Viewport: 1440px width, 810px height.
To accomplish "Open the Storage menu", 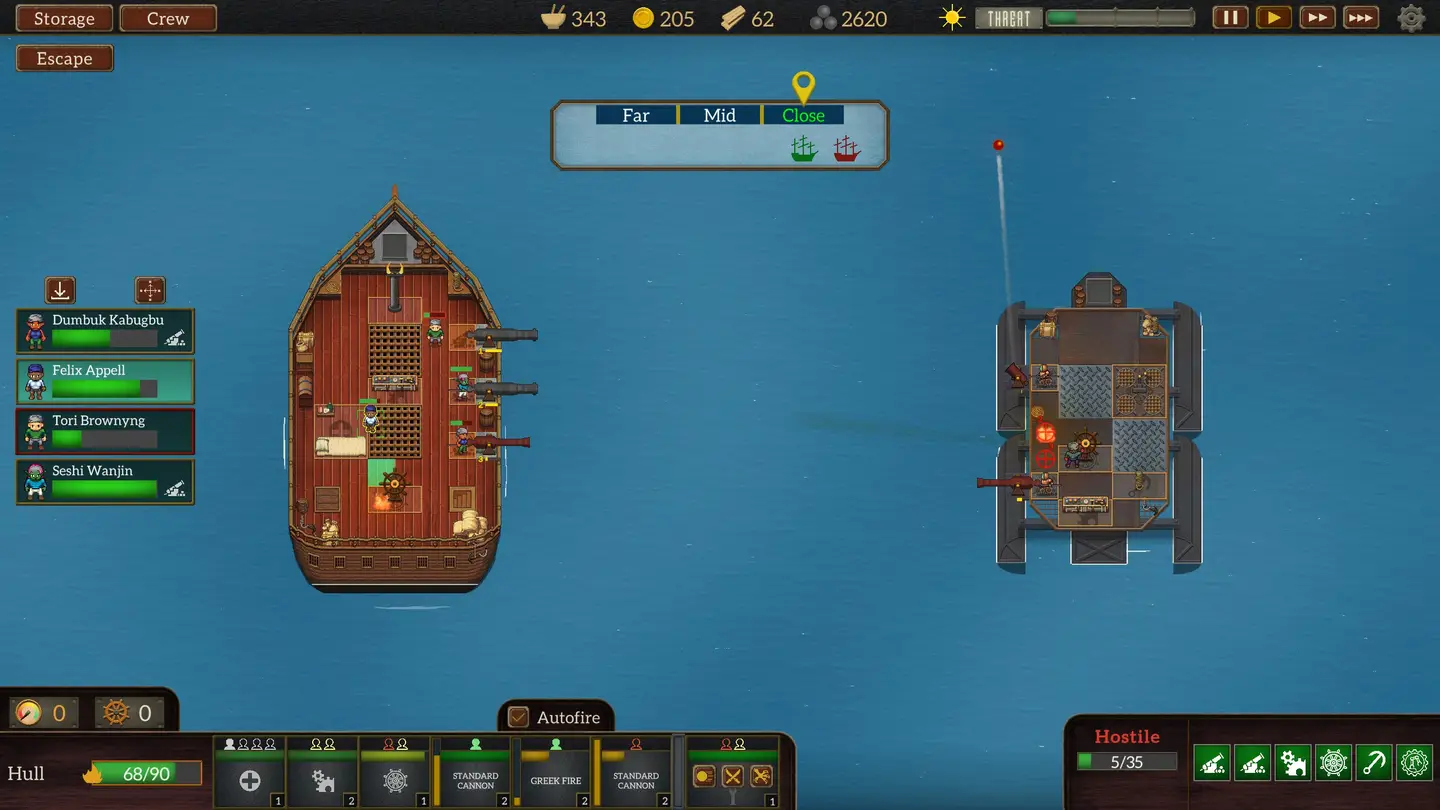I will point(64,19).
